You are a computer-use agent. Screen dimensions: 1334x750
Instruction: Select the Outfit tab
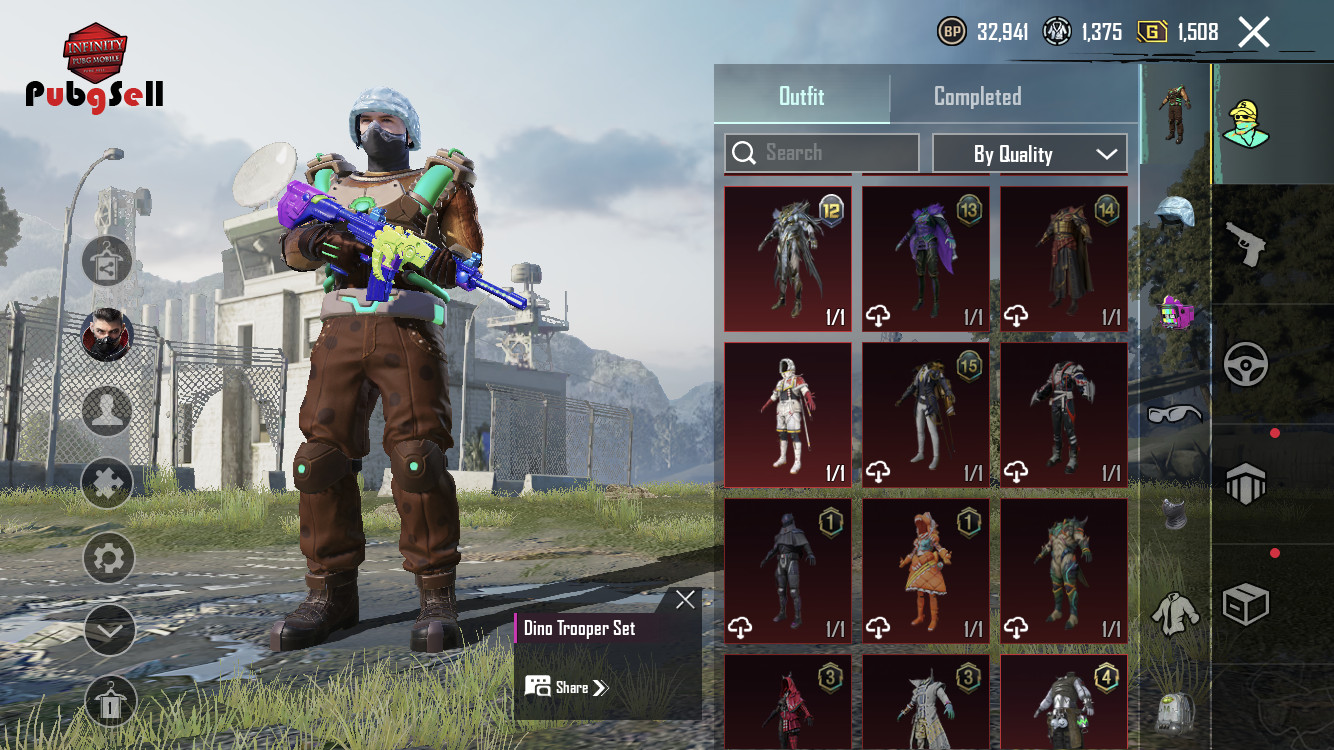coord(801,97)
